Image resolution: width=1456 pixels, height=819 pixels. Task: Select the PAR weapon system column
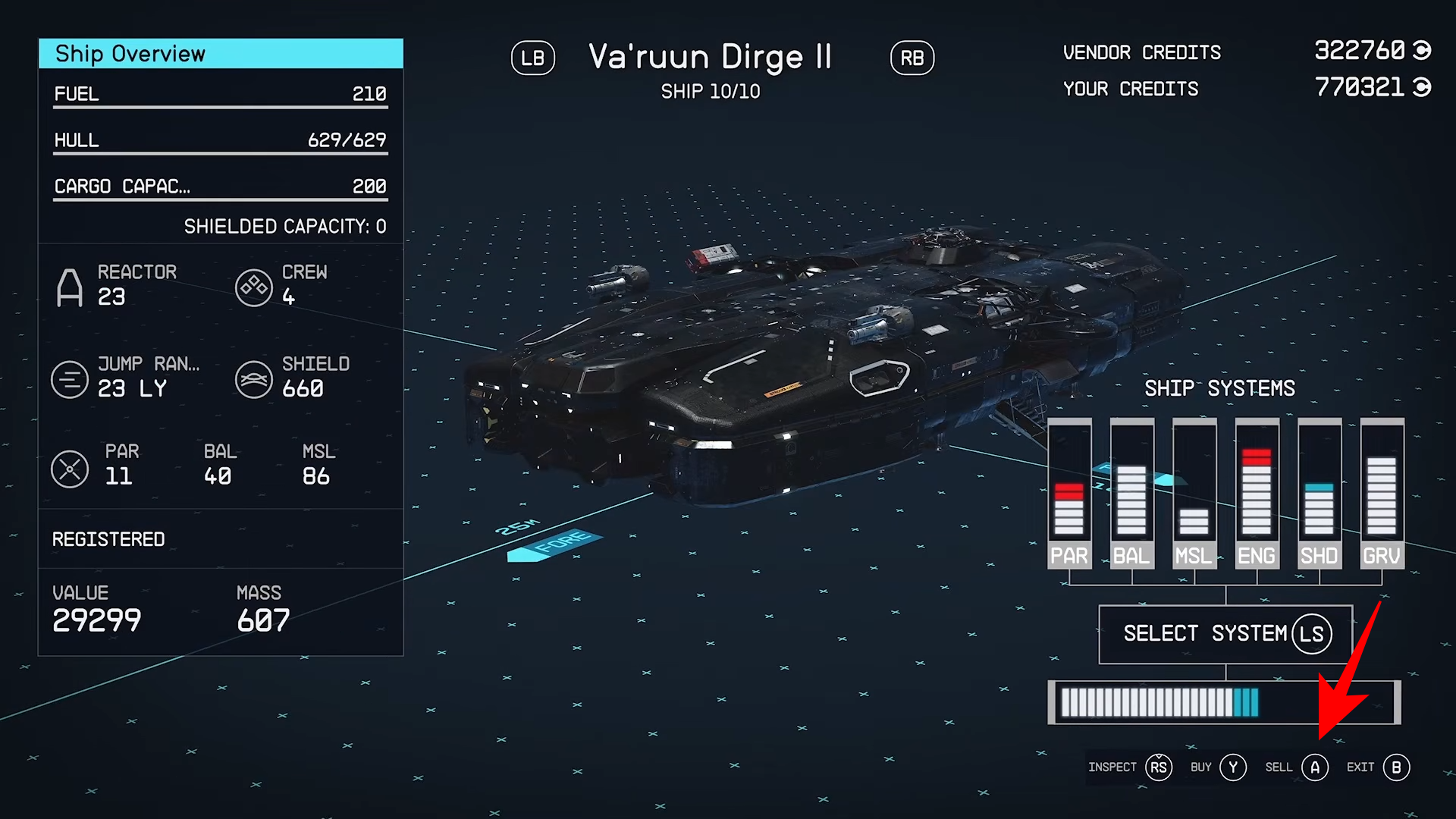(1069, 493)
